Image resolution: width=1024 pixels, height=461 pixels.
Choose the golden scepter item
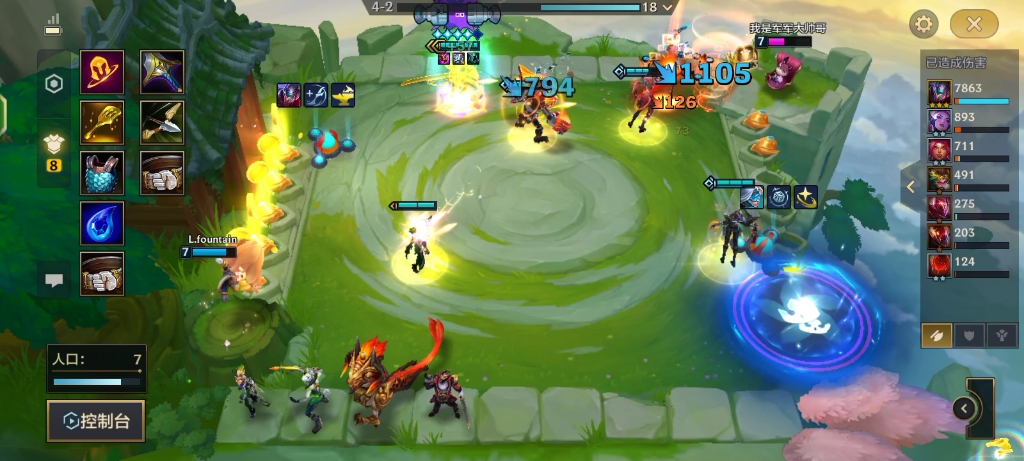click(102, 122)
